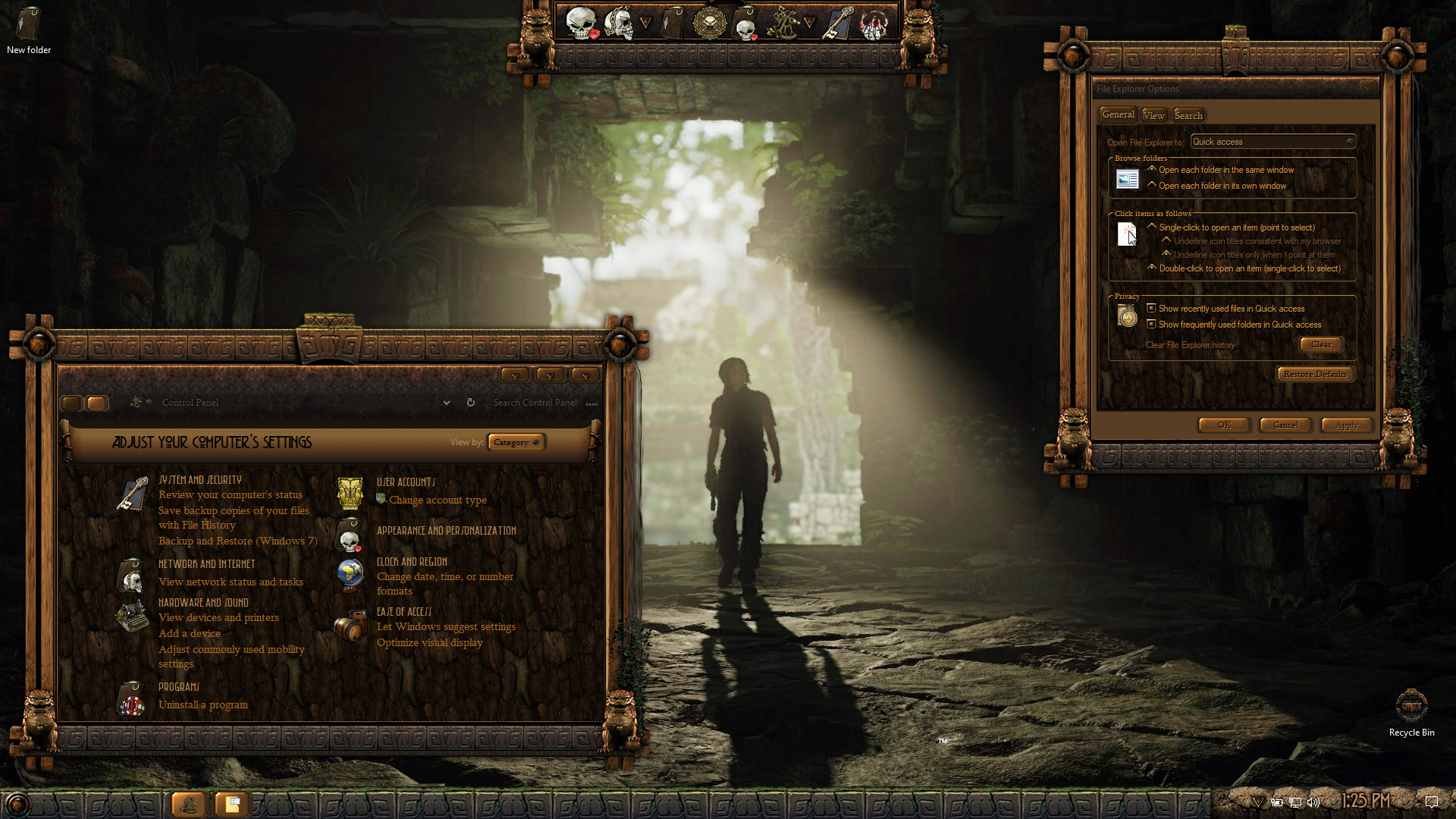The height and width of the screenshot is (819, 1456).
Task: Switch to the View tab
Action: click(x=1153, y=115)
